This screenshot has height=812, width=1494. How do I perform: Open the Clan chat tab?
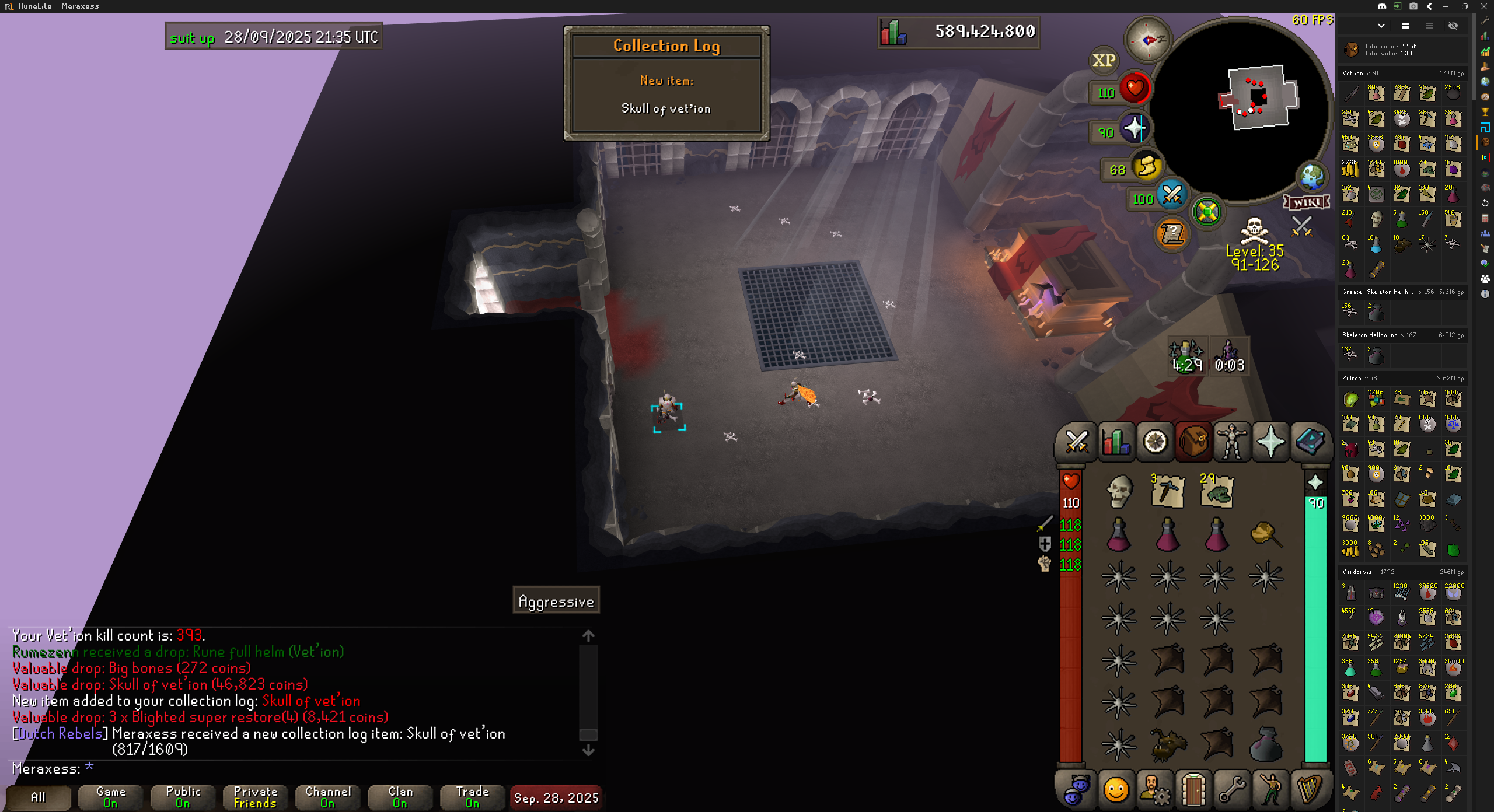[x=400, y=797]
